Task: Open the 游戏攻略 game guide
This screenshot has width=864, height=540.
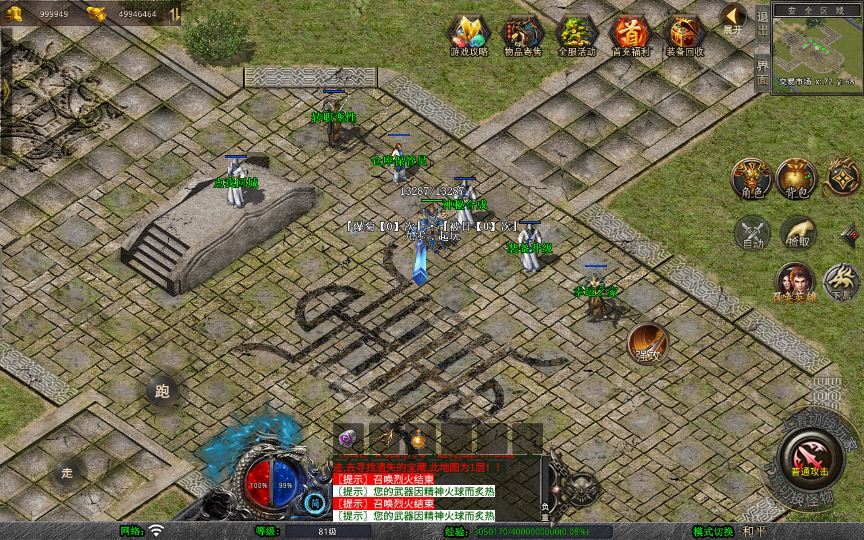Action: tap(468, 35)
